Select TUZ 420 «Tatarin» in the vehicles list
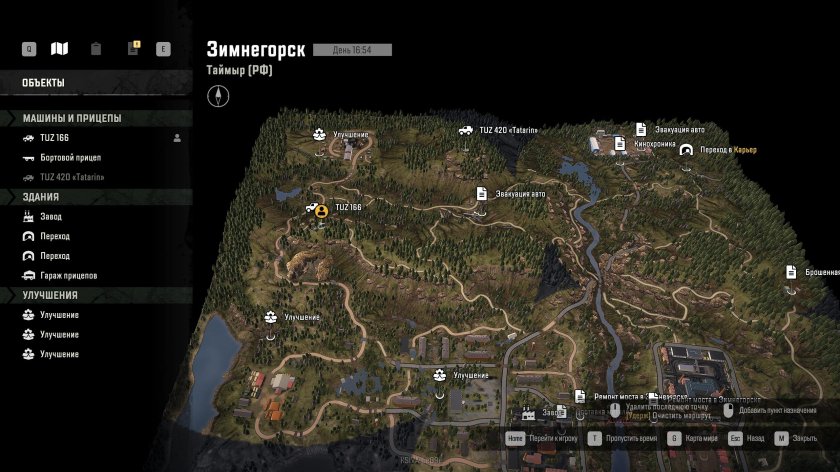 (x=71, y=177)
